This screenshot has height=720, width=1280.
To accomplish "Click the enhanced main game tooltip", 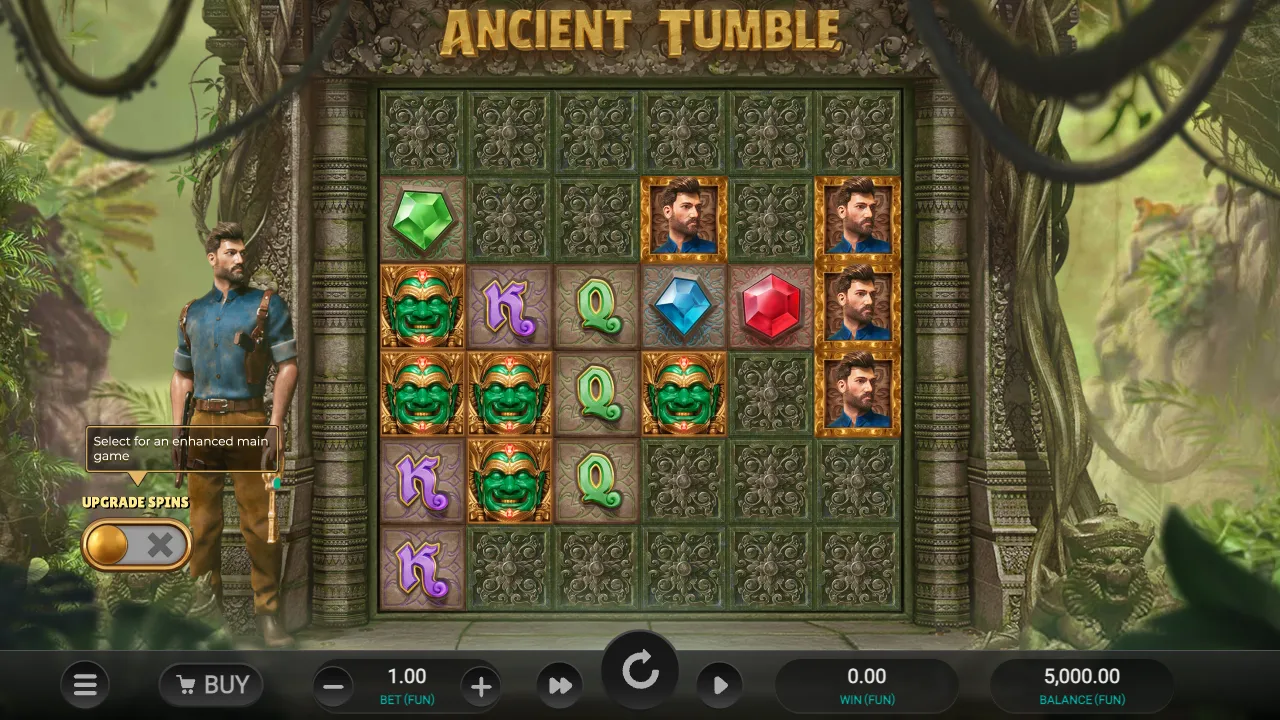I will click(x=180, y=447).
